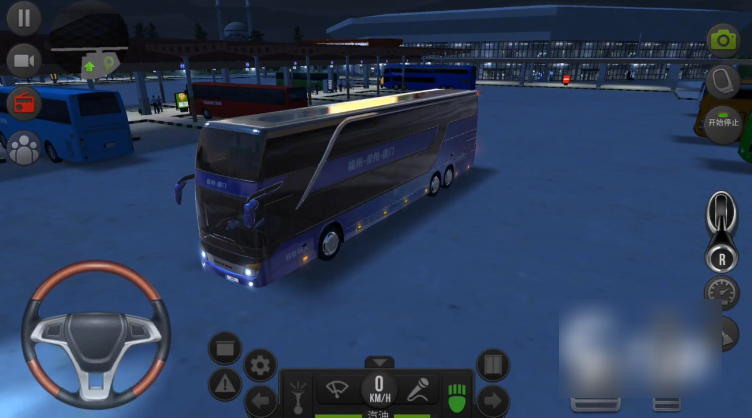Open the passengers panel
The height and width of the screenshot is (418, 752).
pos(24,146)
